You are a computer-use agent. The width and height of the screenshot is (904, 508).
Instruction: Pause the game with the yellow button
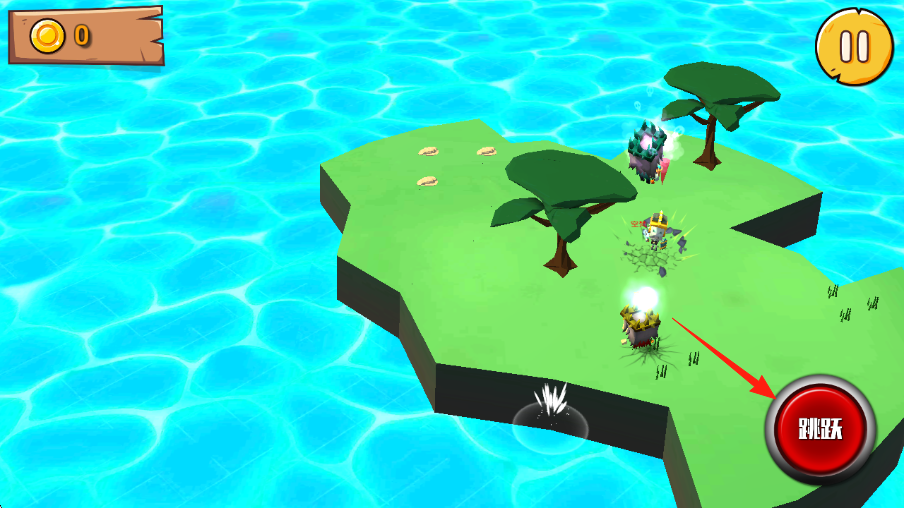click(x=854, y=46)
